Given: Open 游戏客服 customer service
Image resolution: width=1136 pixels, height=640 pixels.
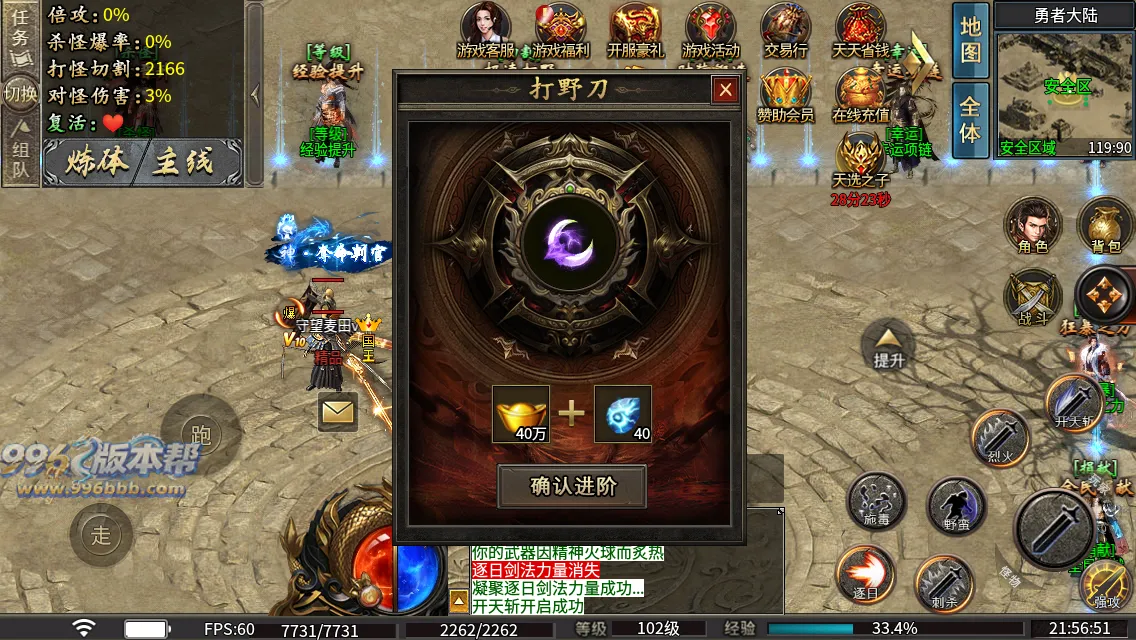Looking at the screenshot, I should tap(486, 31).
